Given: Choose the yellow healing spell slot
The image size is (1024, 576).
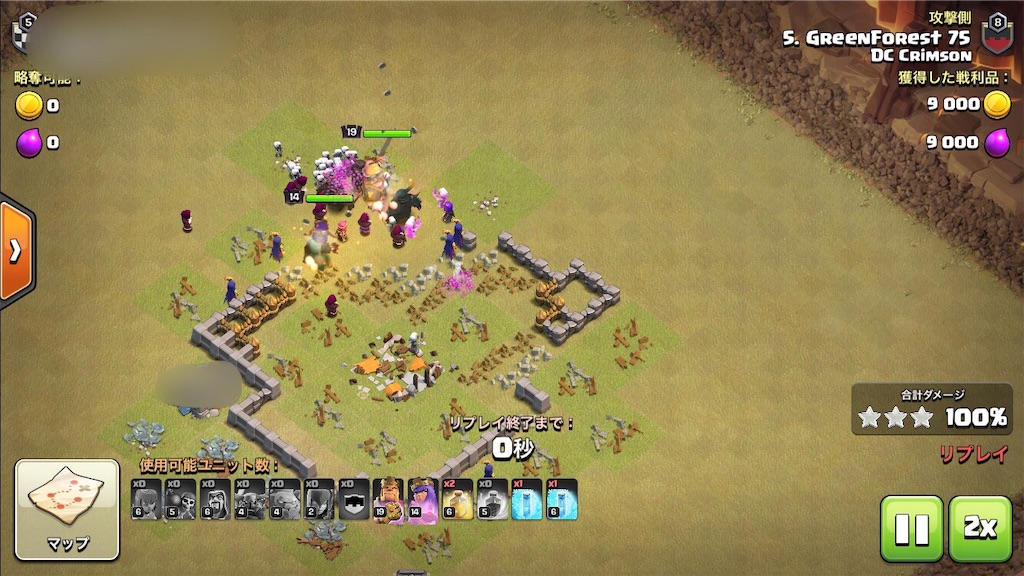Looking at the screenshot, I should (457, 500).
